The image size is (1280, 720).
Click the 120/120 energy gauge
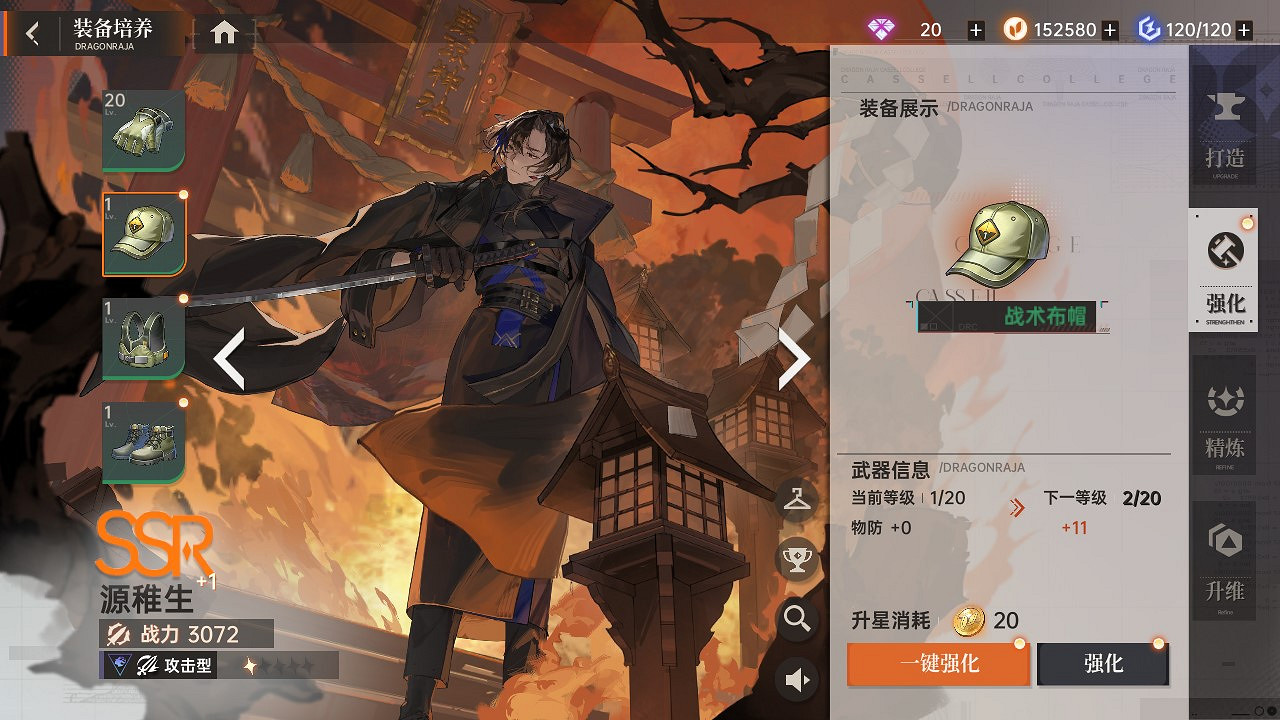pos(1196,29)
